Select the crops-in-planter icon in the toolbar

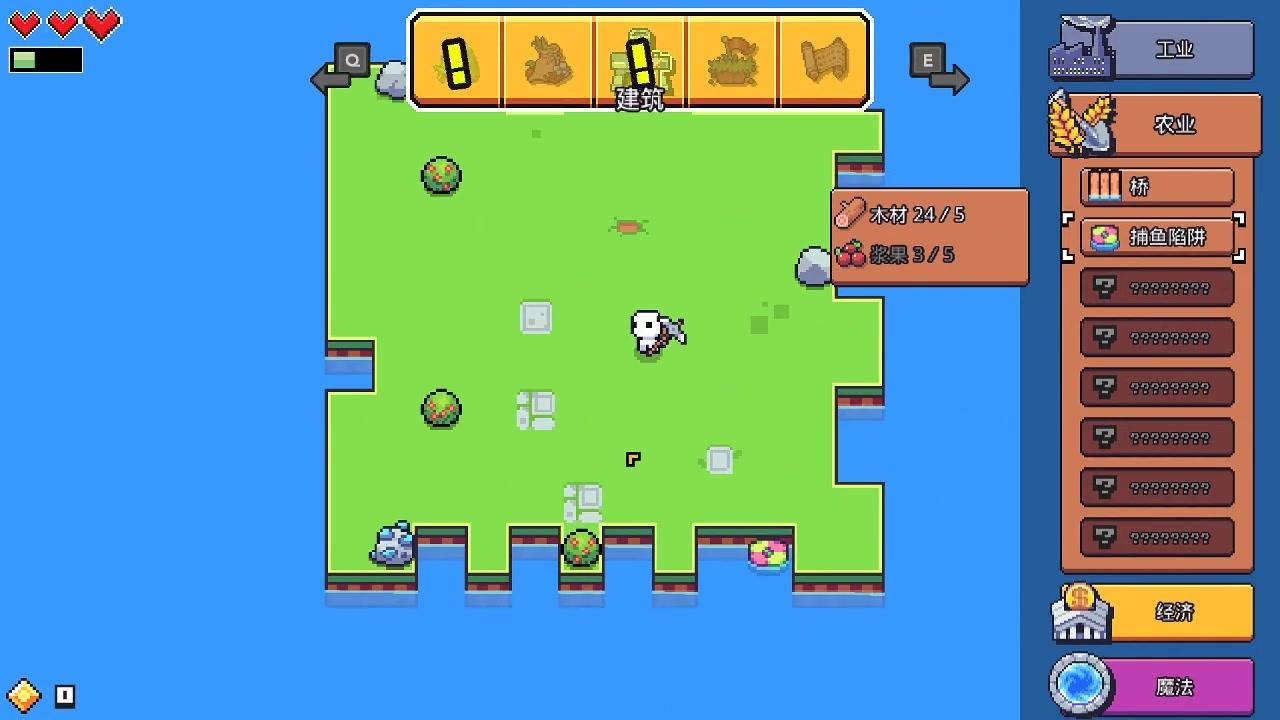pos(733,60)
